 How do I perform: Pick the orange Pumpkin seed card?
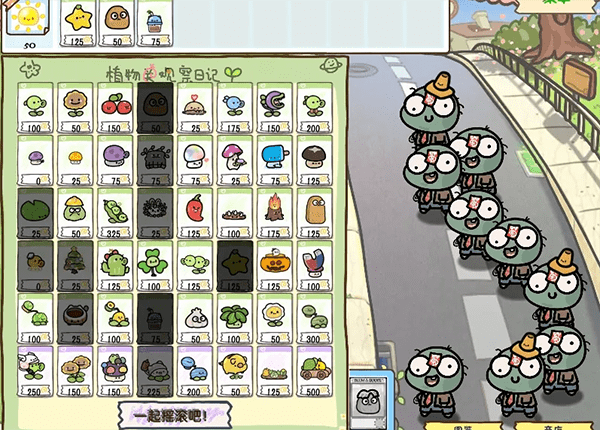tap(273, 266)
